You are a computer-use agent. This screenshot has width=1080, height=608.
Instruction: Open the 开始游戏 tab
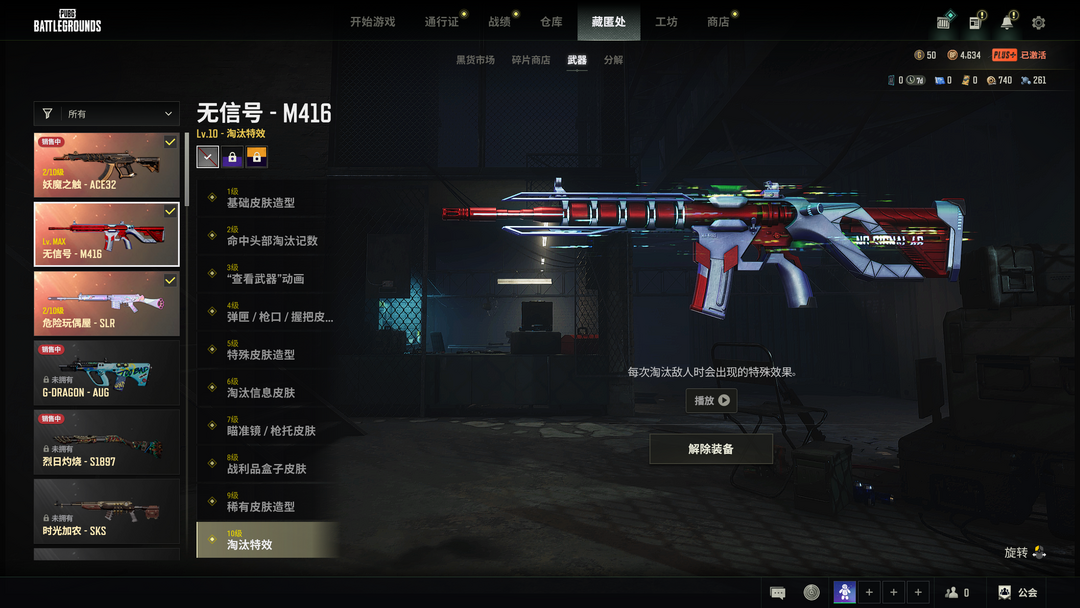tap(372, 22)
